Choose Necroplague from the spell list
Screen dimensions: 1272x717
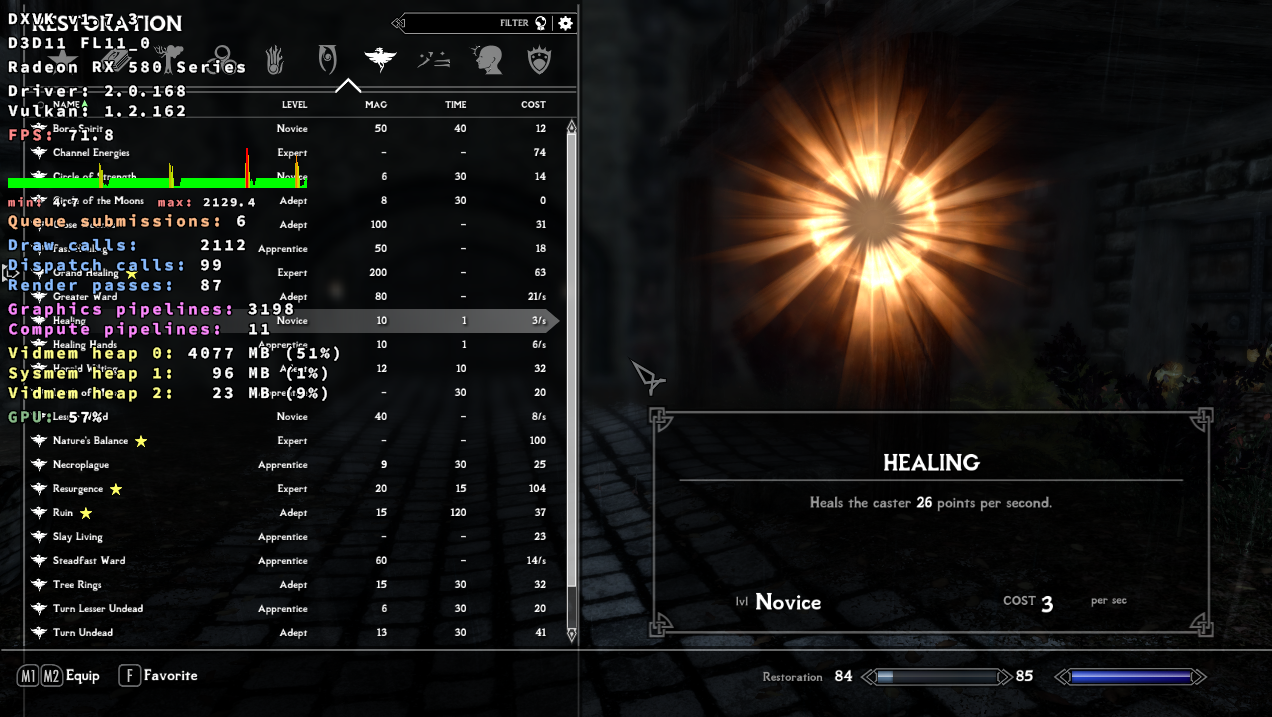81,465
